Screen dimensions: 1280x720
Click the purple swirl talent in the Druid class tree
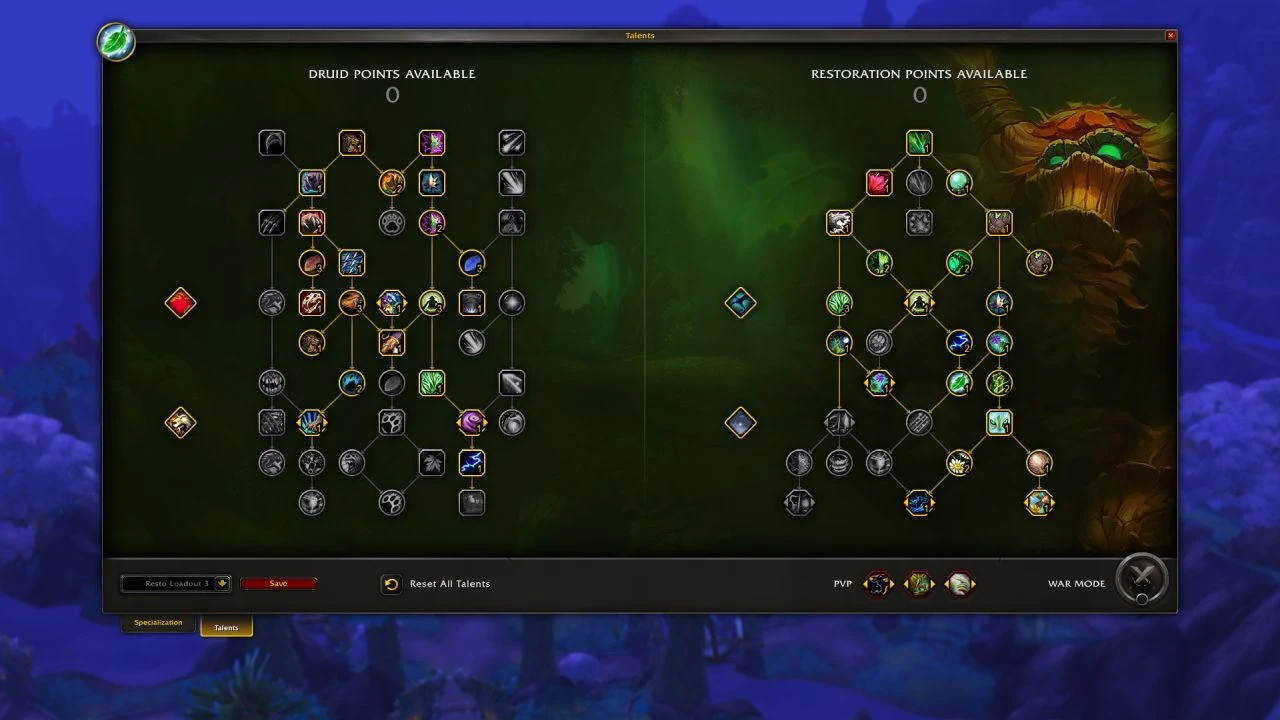[x=472, y=423]
